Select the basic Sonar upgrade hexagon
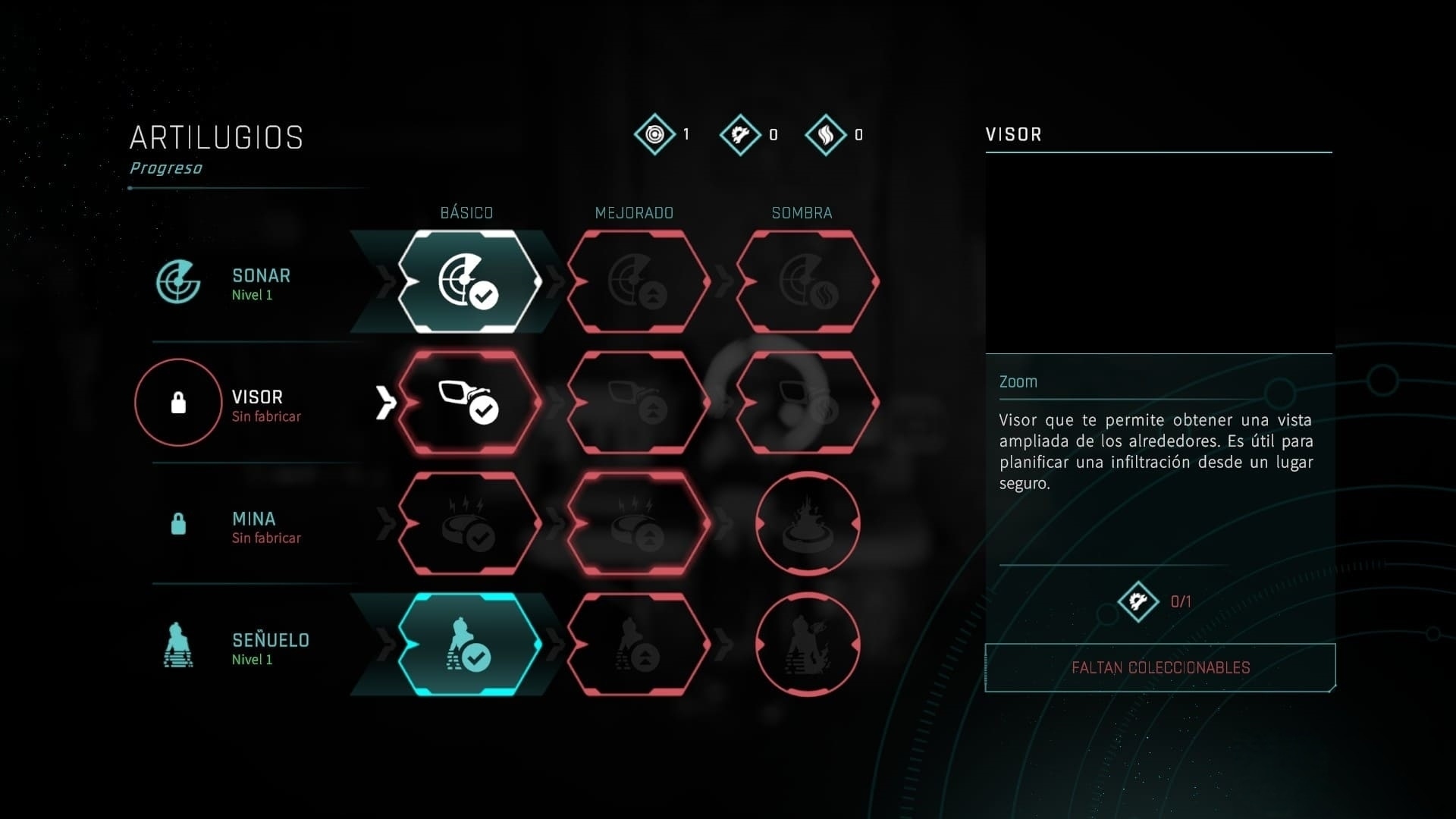The width and height of the screenshot is (1456, 819). (469, 281)
